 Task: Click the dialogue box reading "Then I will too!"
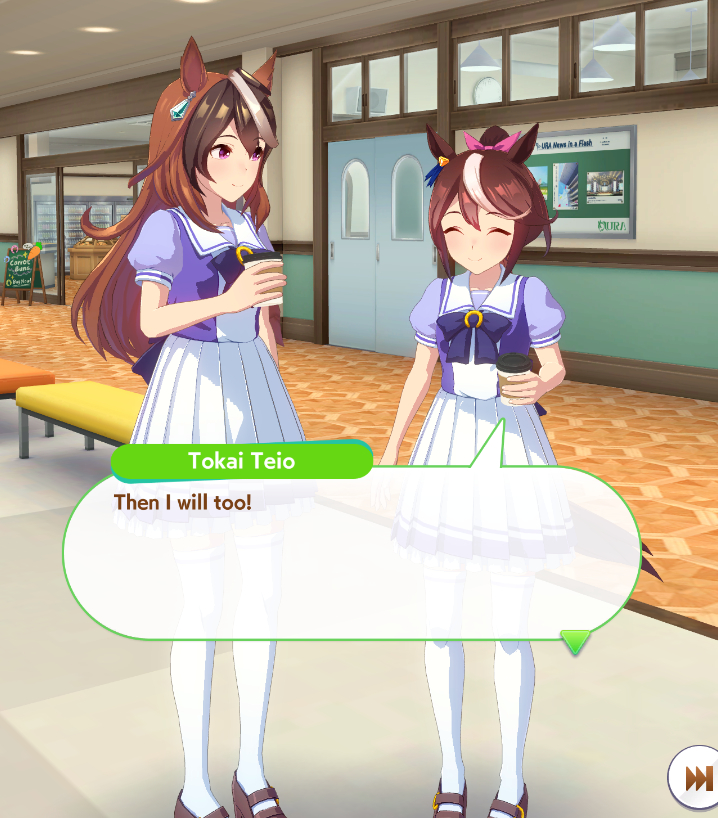(350, 555)
